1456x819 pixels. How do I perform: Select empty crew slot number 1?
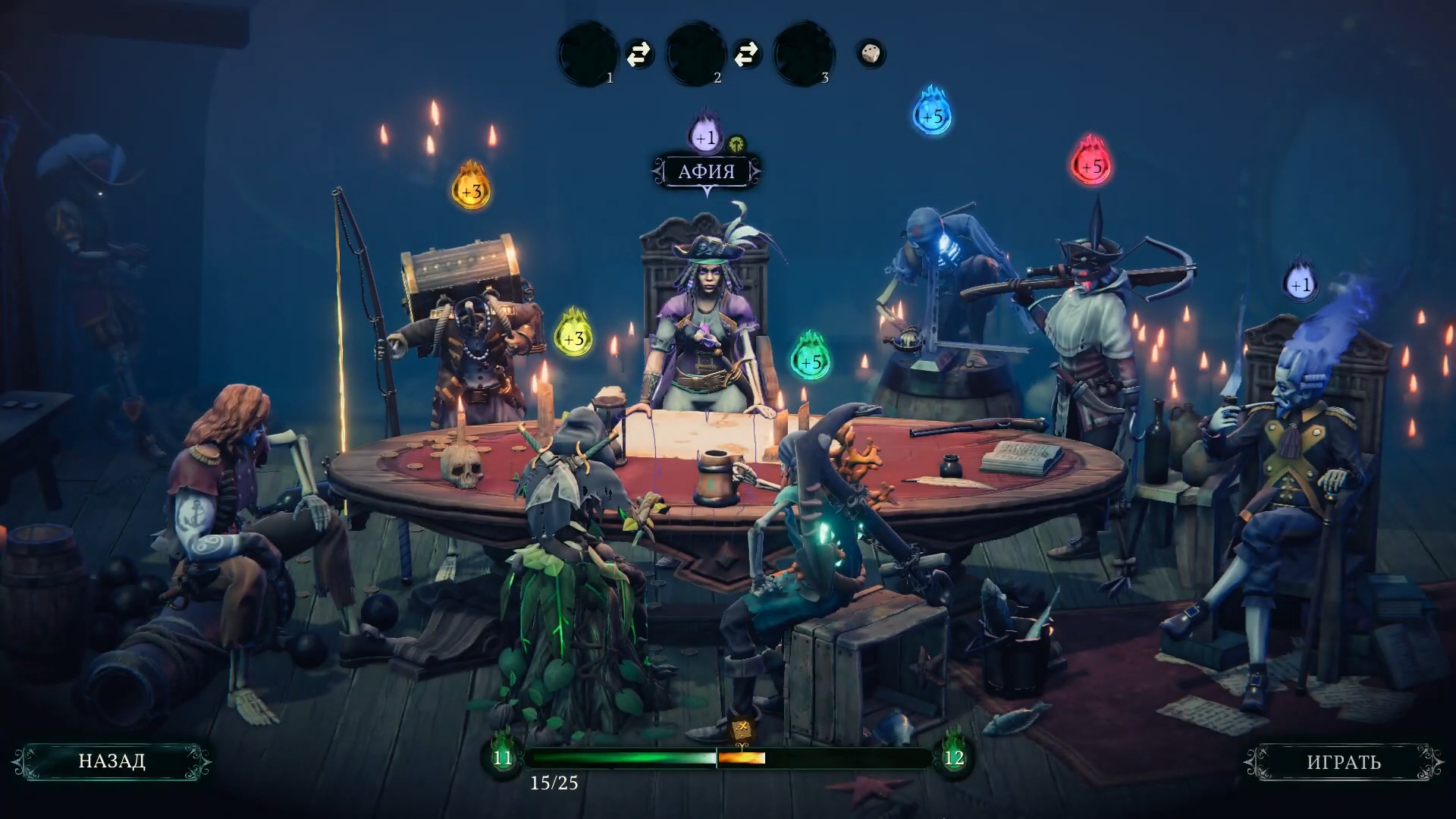click(588, 55)
